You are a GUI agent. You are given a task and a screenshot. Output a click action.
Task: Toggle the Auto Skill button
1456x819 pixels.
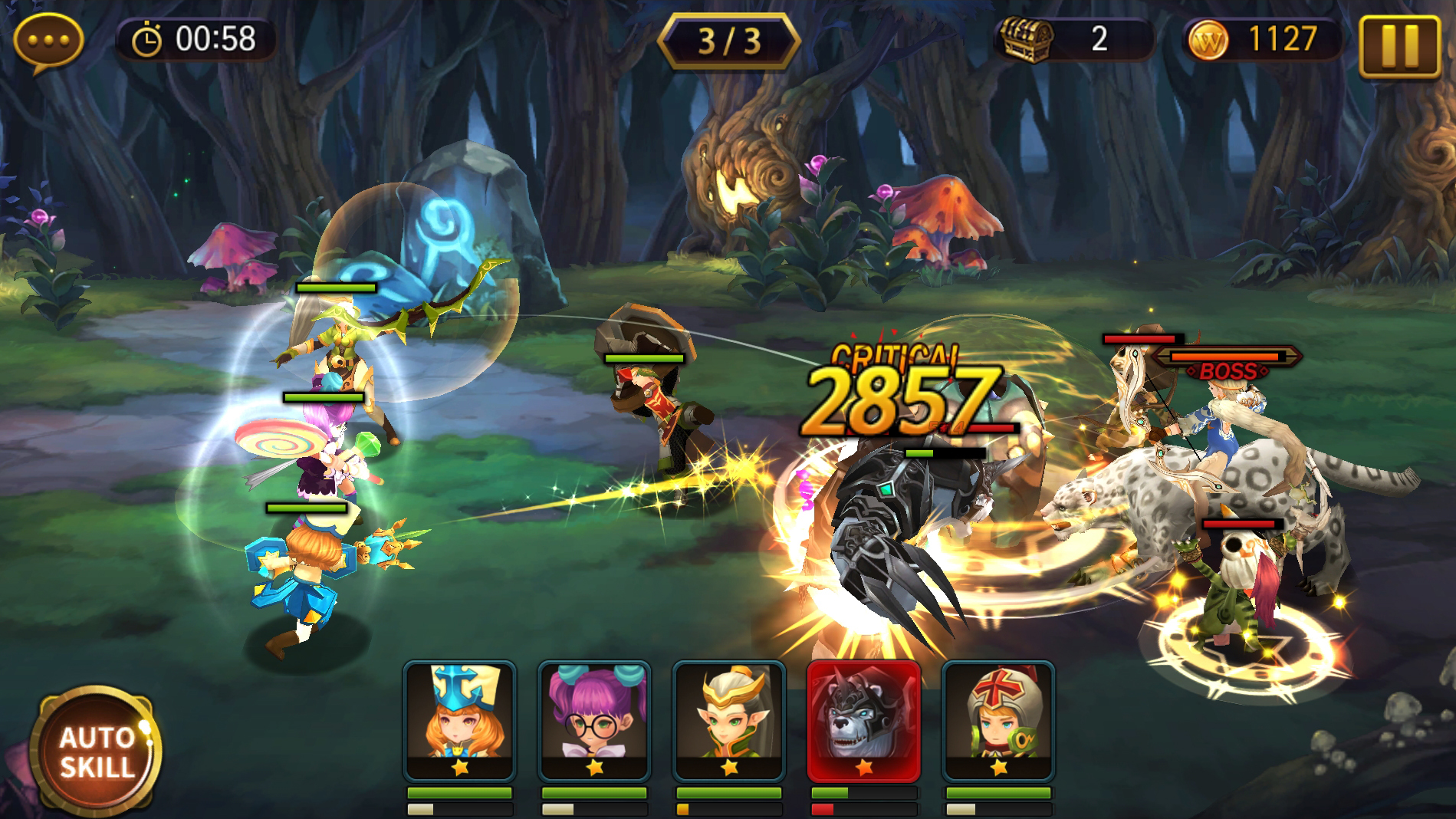click(x=96, y=752)
